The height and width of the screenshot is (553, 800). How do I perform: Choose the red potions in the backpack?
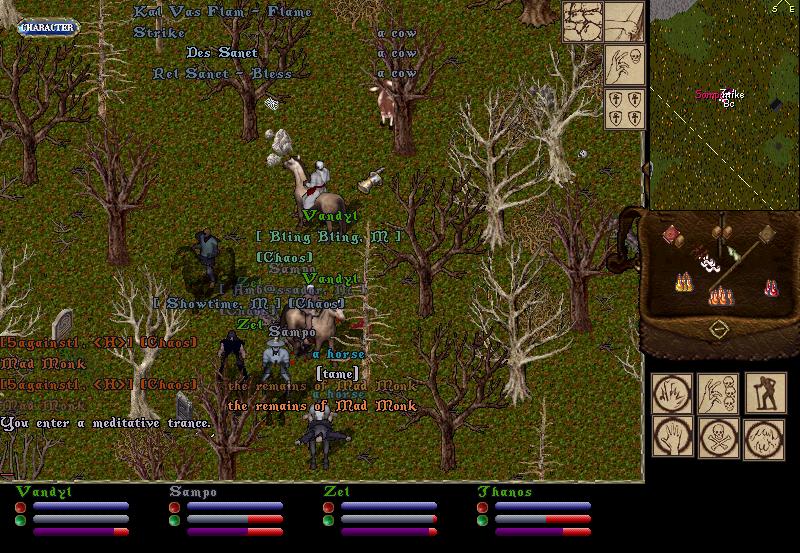(771, 288)
